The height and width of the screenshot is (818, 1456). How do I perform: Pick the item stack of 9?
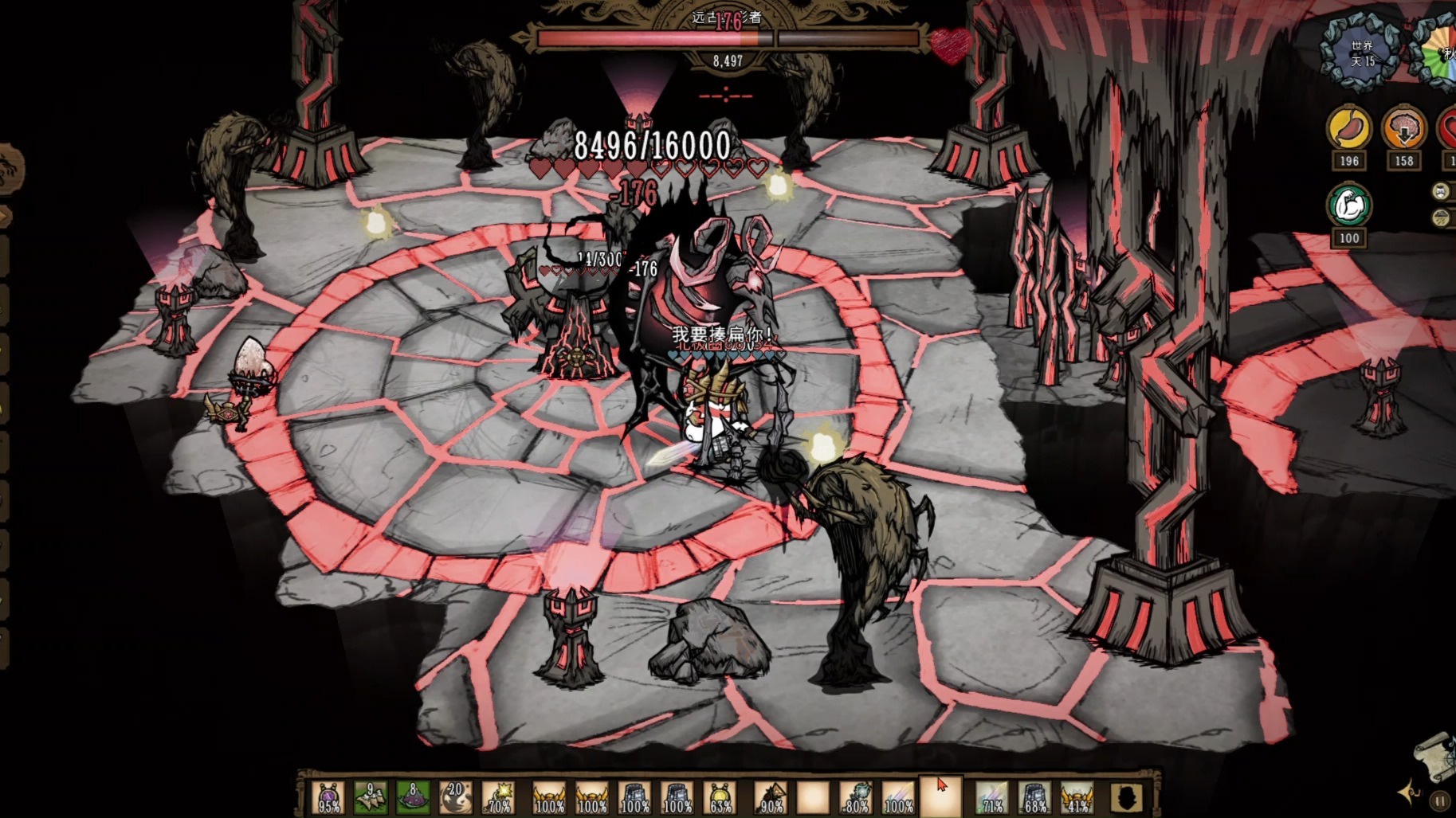click(371, 797)
